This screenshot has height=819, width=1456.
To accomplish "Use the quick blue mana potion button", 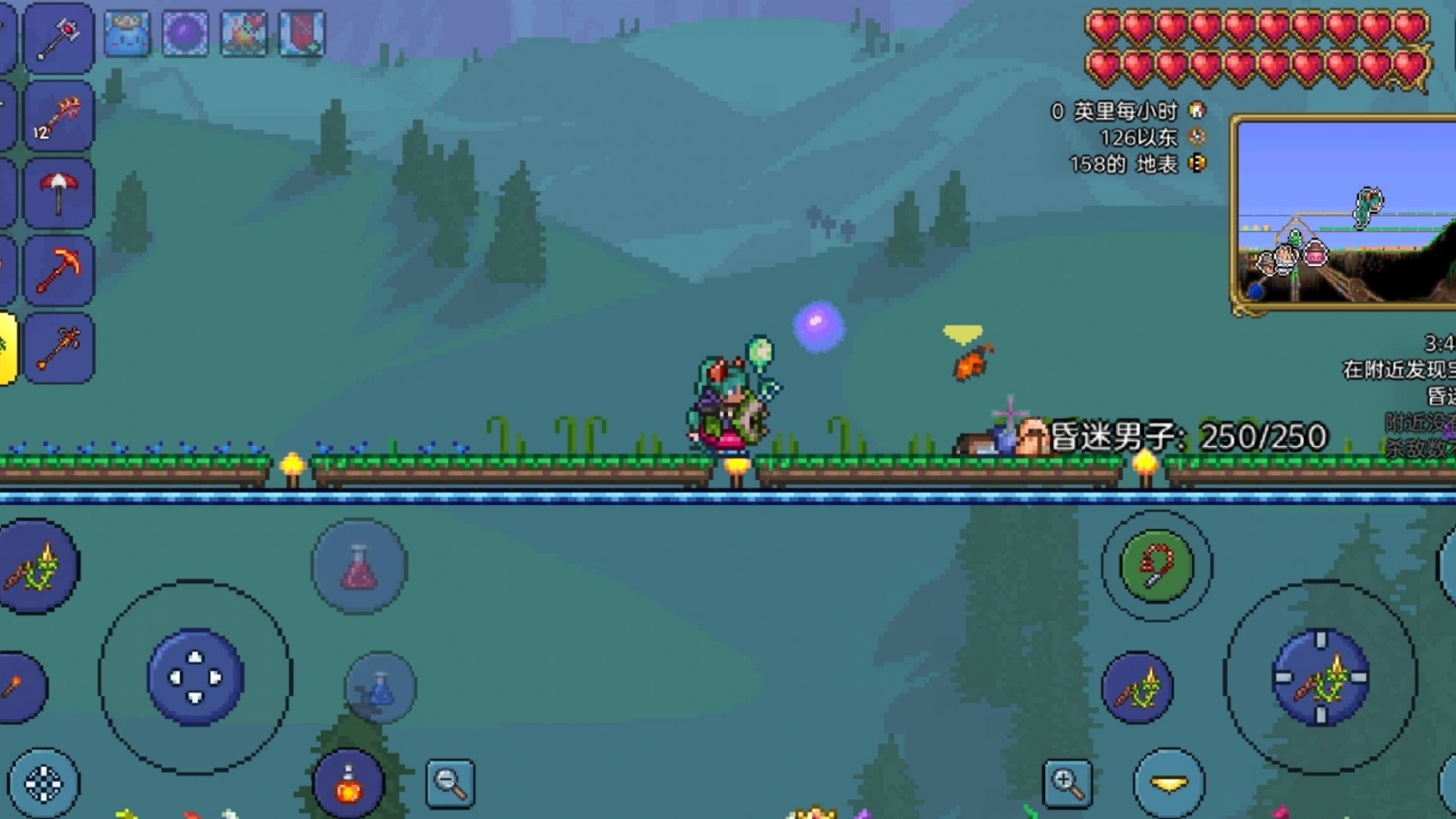I will coord(381,687).
